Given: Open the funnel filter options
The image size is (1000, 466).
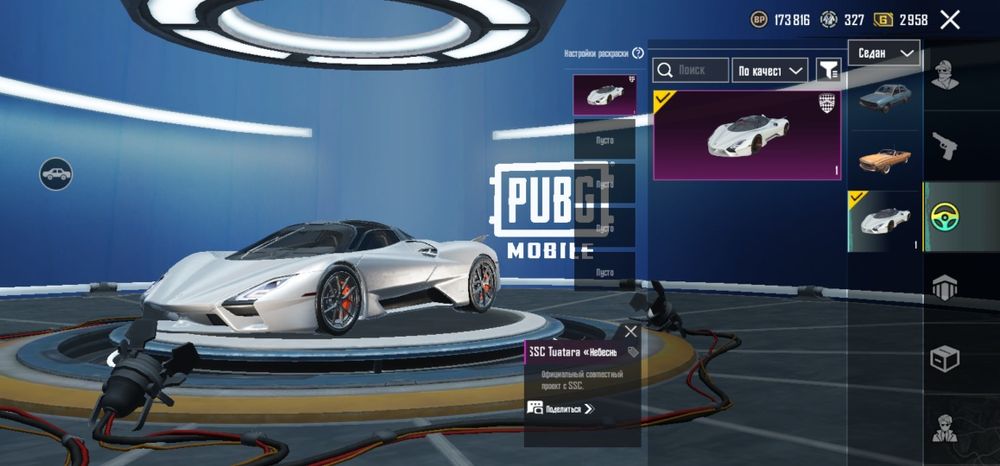Looking at the screenshot, I should [x=829, y=70].
